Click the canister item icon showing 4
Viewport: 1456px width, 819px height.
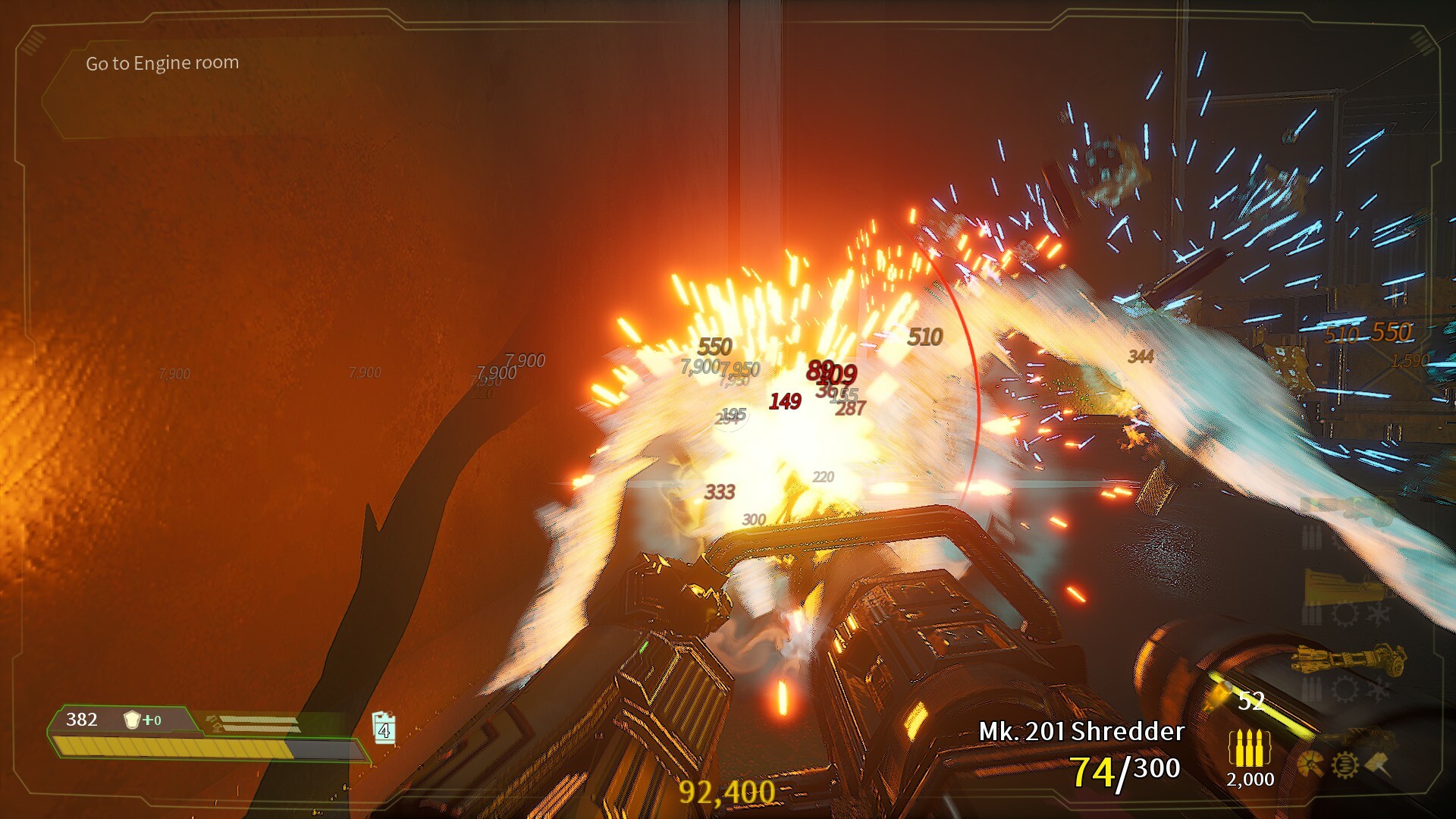click(x=384, y=728)
